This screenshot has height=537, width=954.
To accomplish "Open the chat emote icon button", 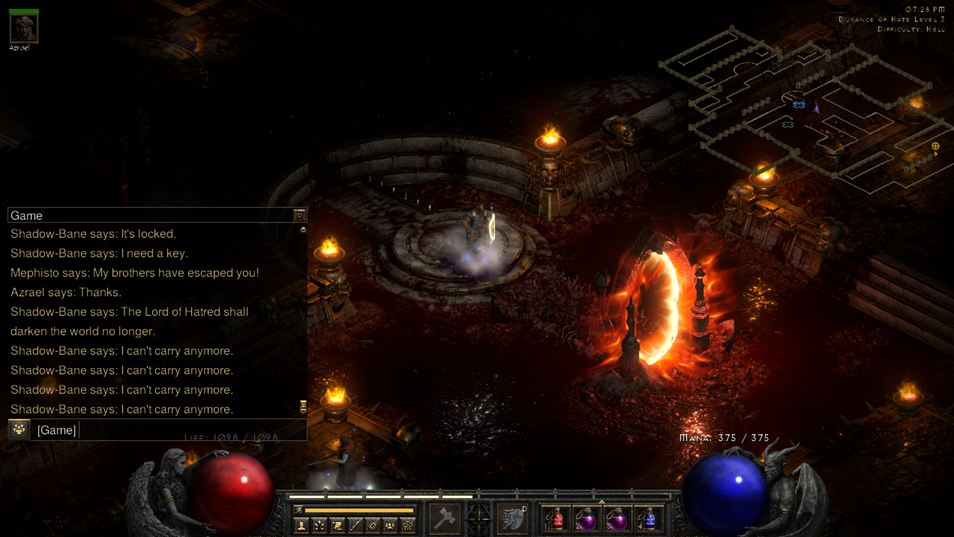I will coord(19,429).
